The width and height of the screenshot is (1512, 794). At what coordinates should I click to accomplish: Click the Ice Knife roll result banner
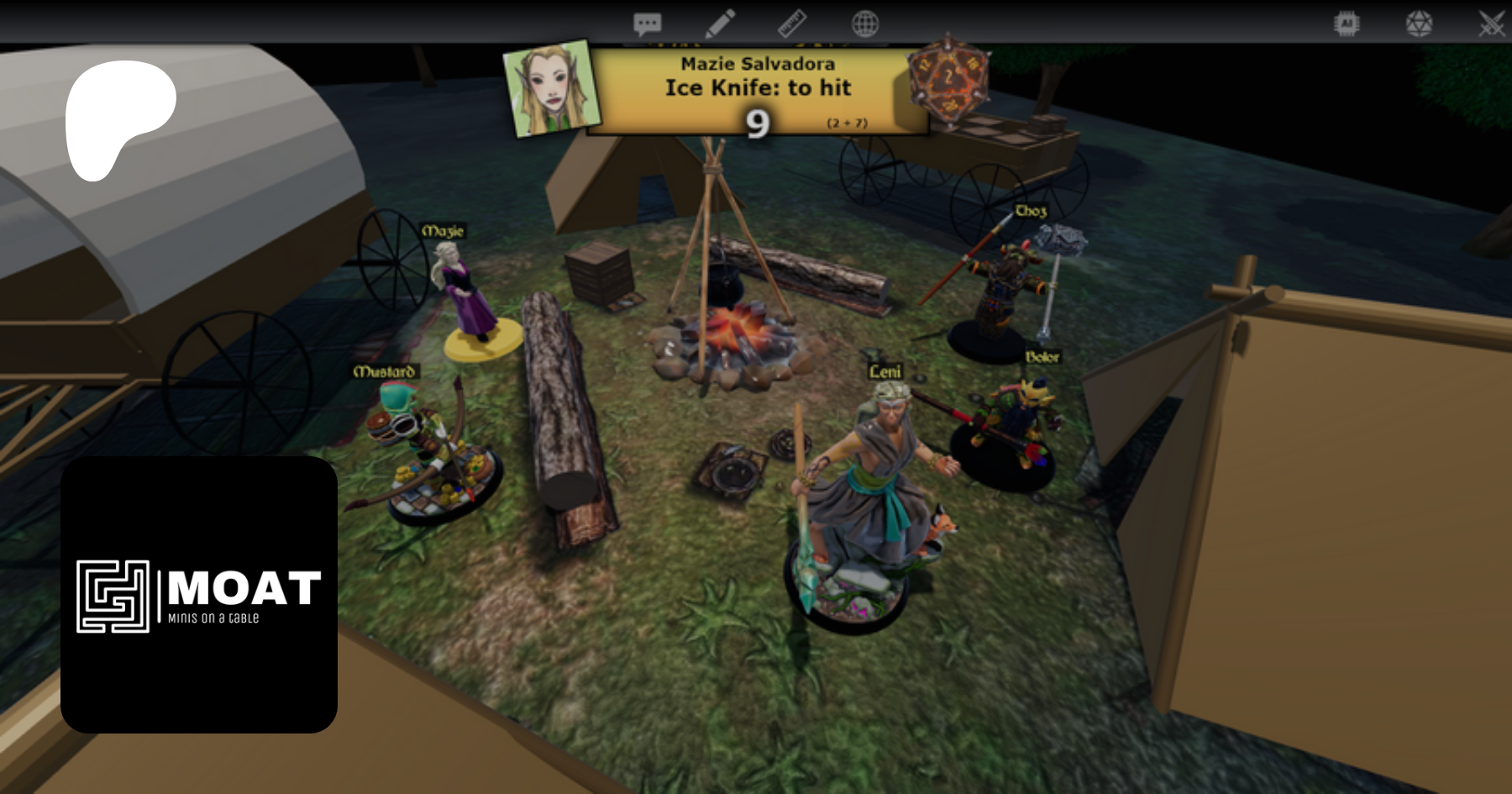756,91
